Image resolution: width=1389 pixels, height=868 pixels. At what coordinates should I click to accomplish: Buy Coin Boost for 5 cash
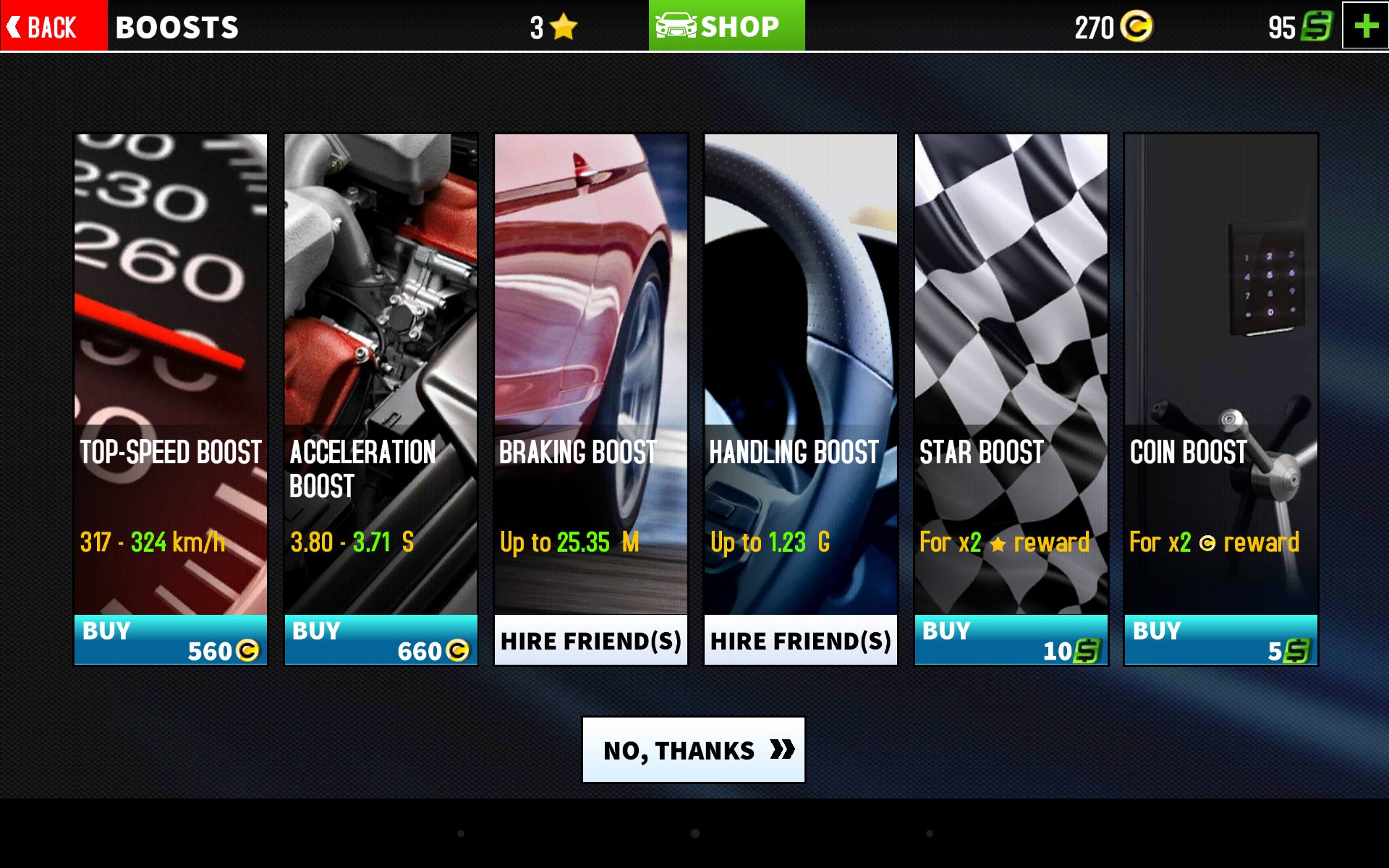click(x=1220, y=640)
